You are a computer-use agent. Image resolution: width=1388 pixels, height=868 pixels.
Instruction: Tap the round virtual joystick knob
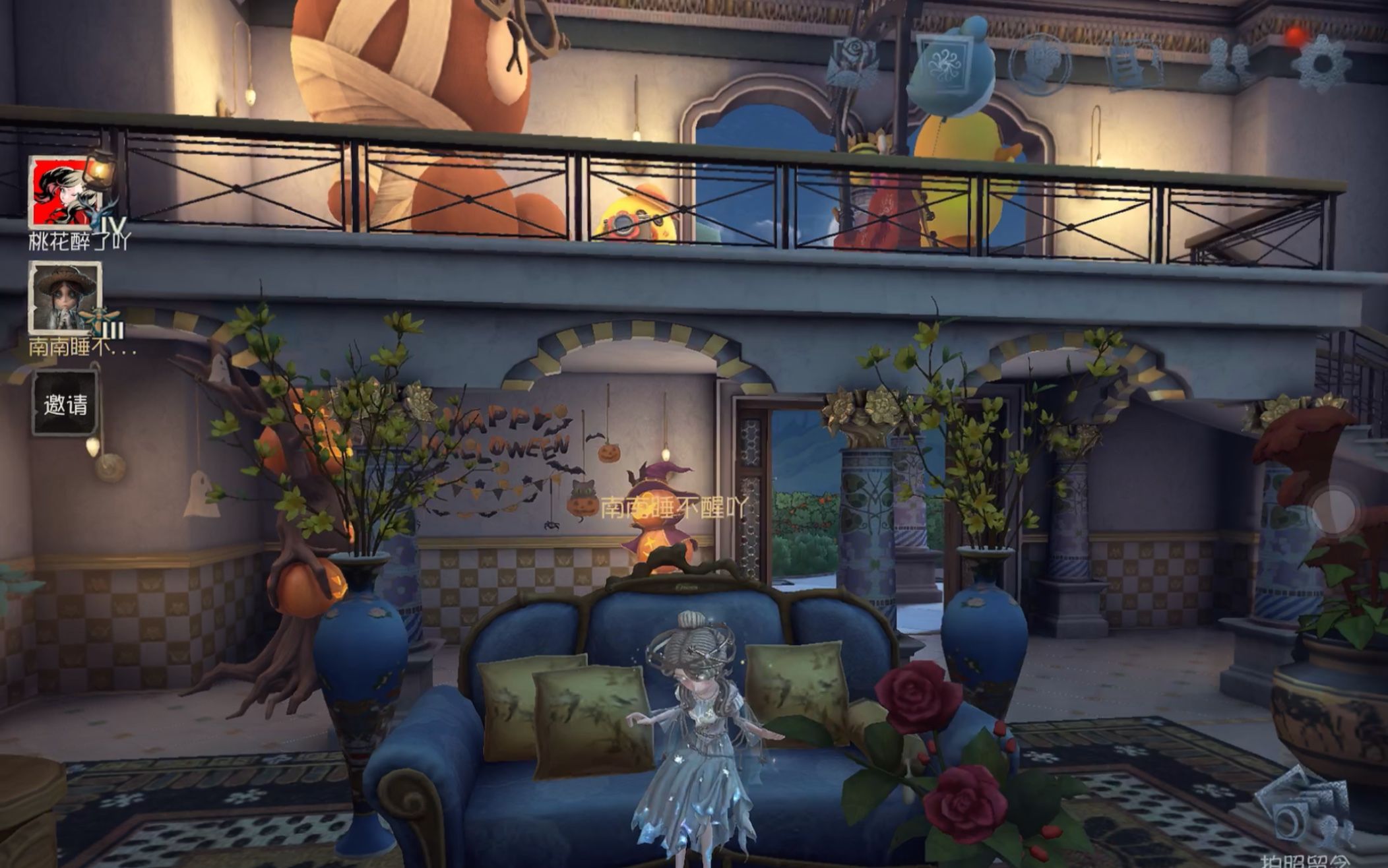1334,509
